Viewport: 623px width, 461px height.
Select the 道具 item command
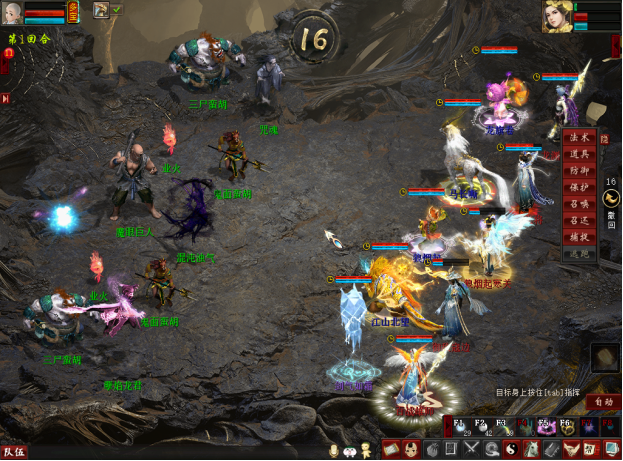coord(577,154)
